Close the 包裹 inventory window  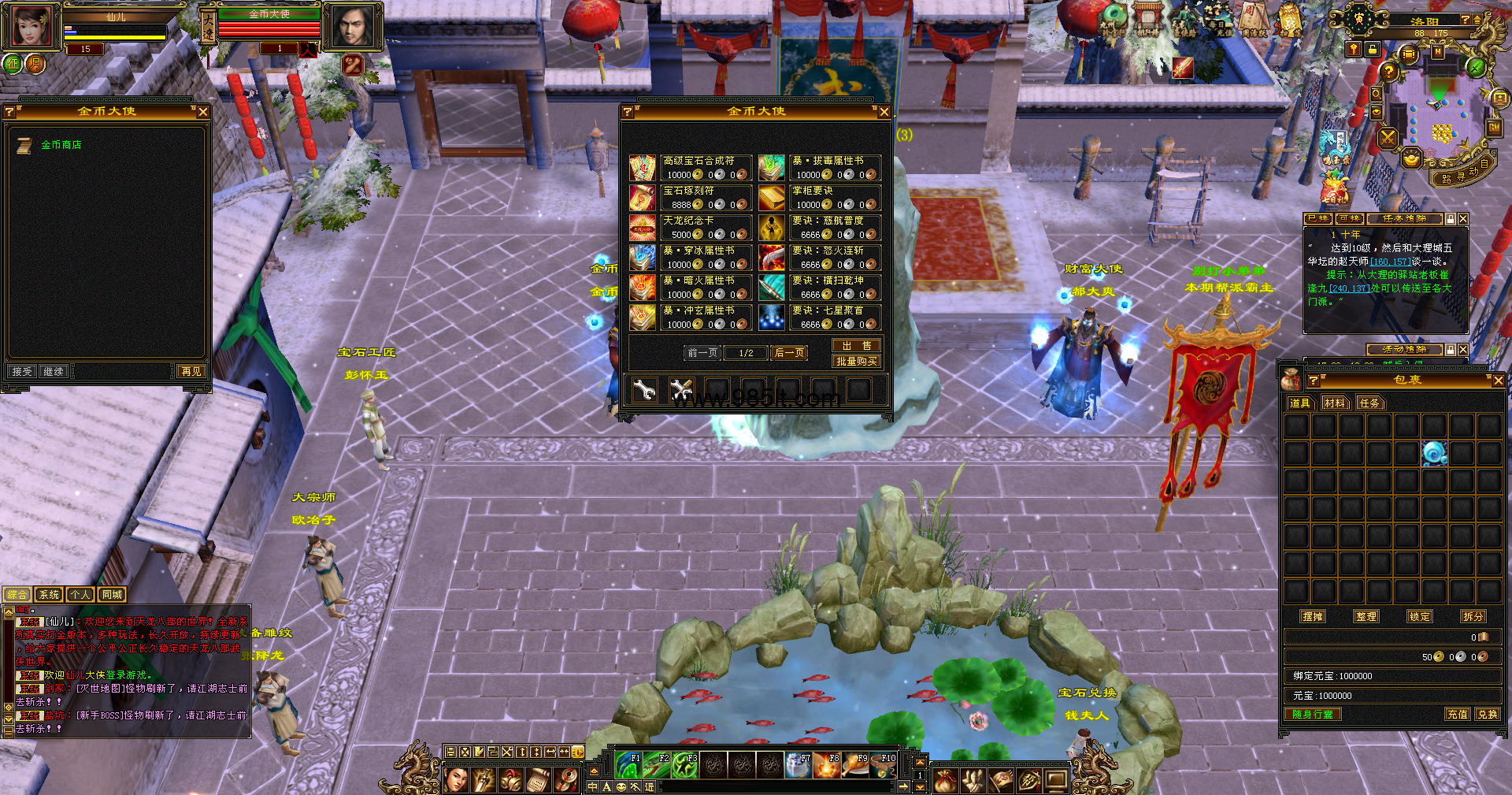coord(1498,381)
